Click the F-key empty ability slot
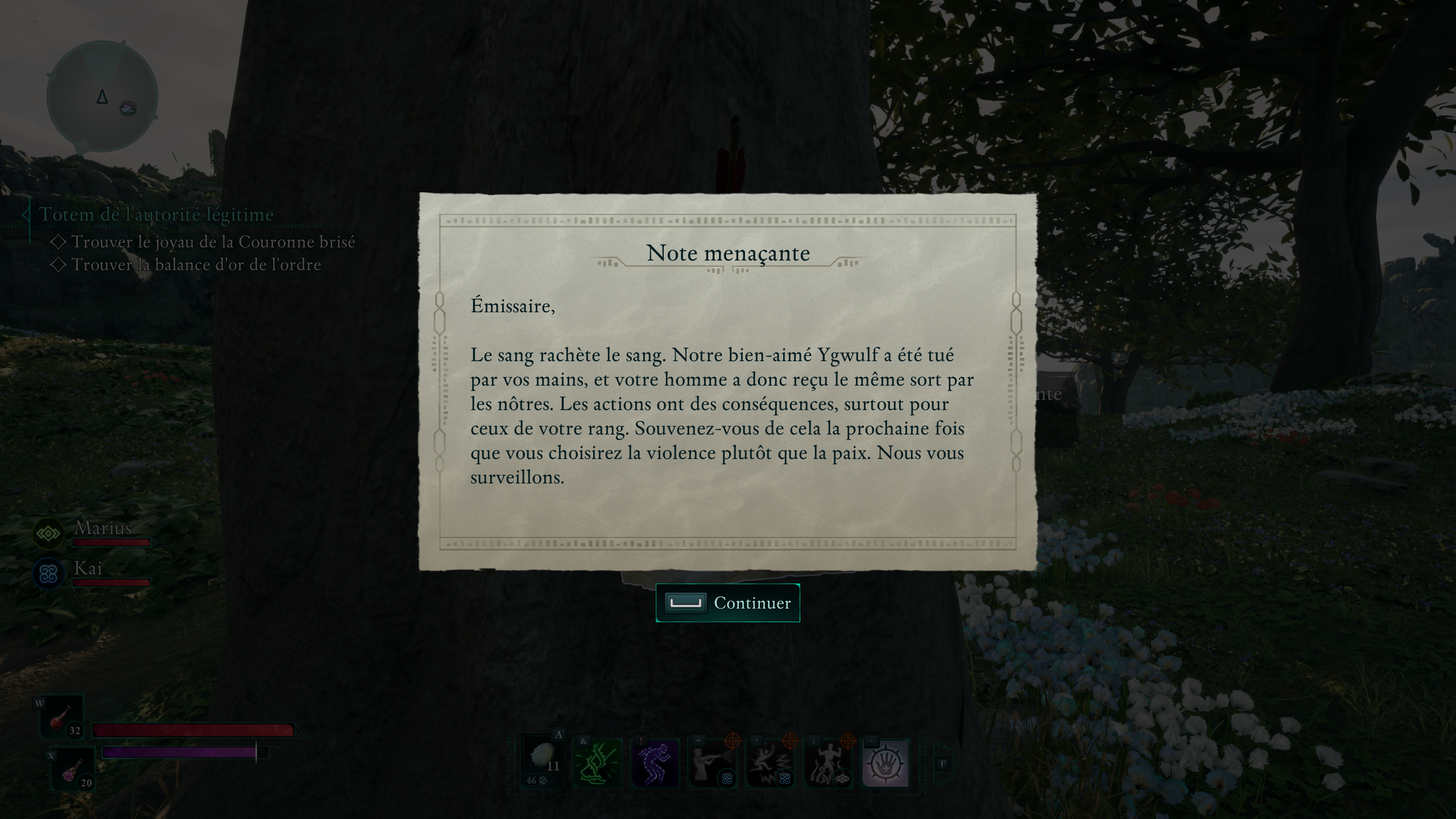This screenshot has width=1456, height=819. coord(944,763)
